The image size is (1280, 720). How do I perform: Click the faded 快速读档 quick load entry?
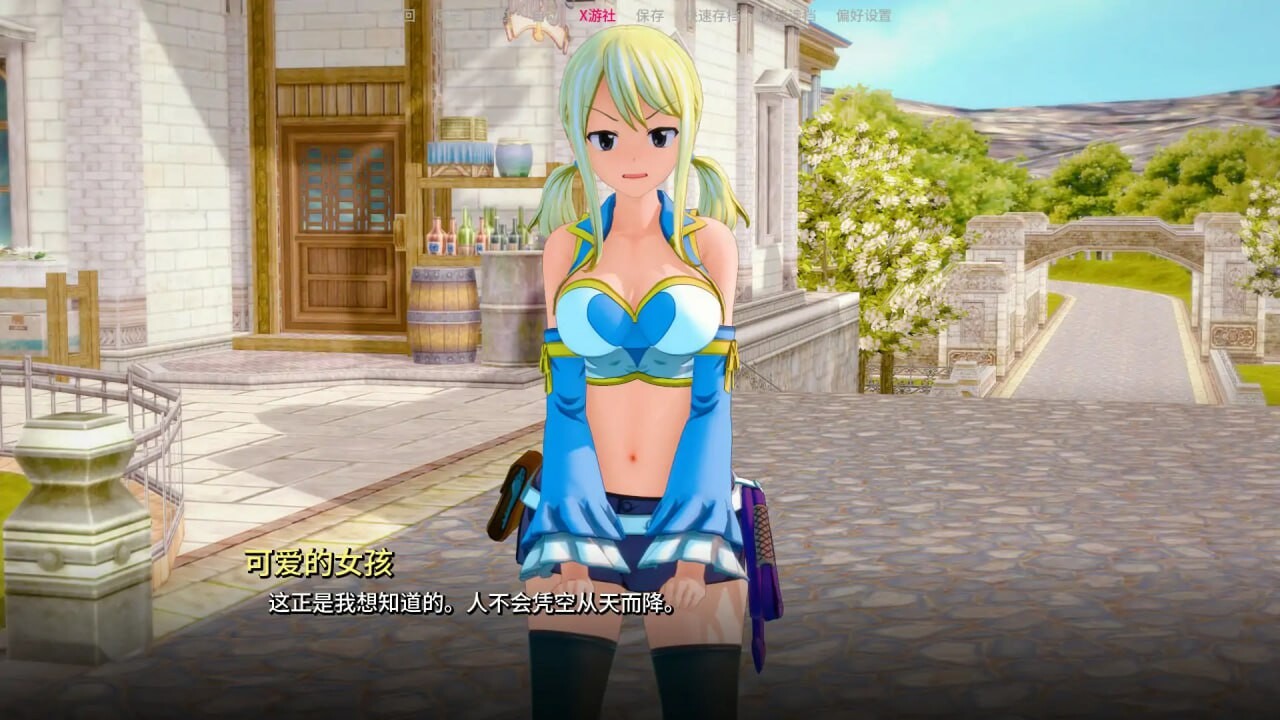pyautogui.click(x=792, y=15)
